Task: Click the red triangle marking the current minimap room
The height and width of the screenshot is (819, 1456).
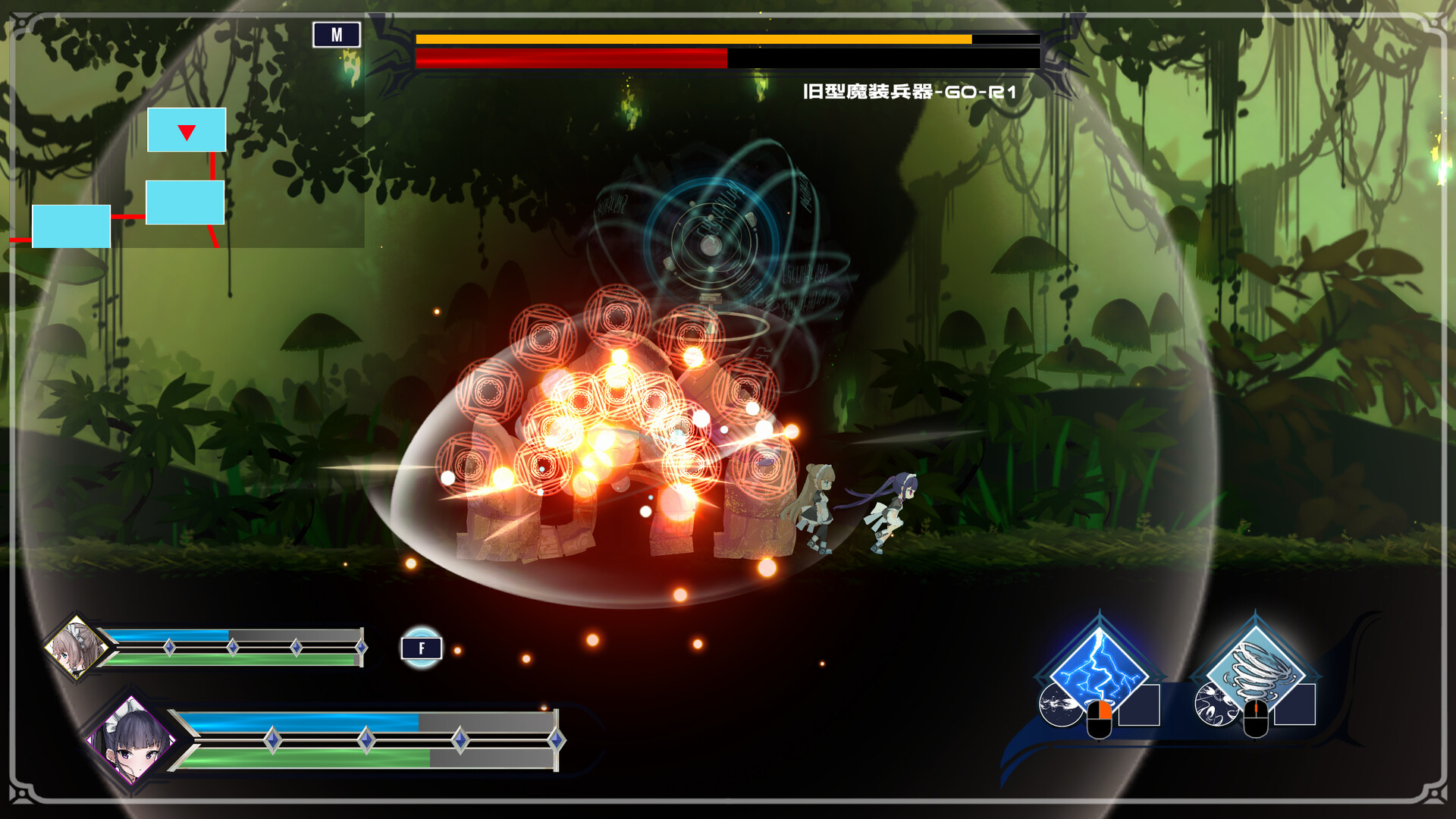Action: pos(186,130)
